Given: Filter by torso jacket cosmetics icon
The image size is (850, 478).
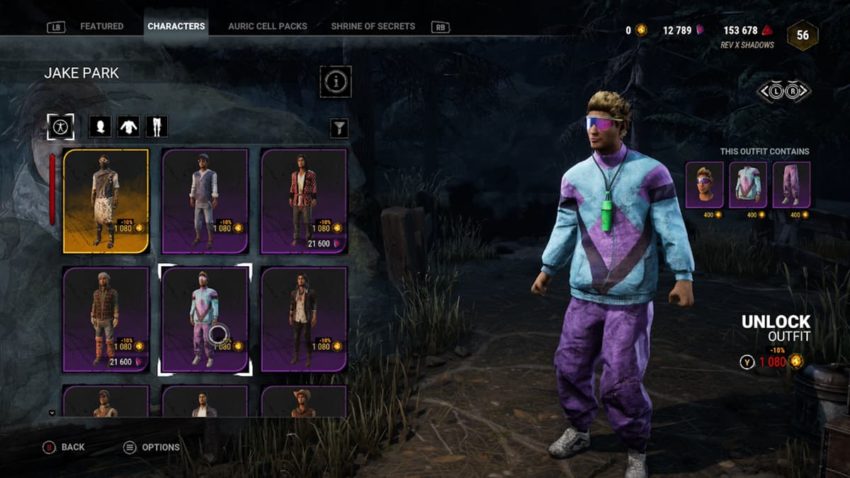Looking at the screenshot, I should tap(128, 127).
